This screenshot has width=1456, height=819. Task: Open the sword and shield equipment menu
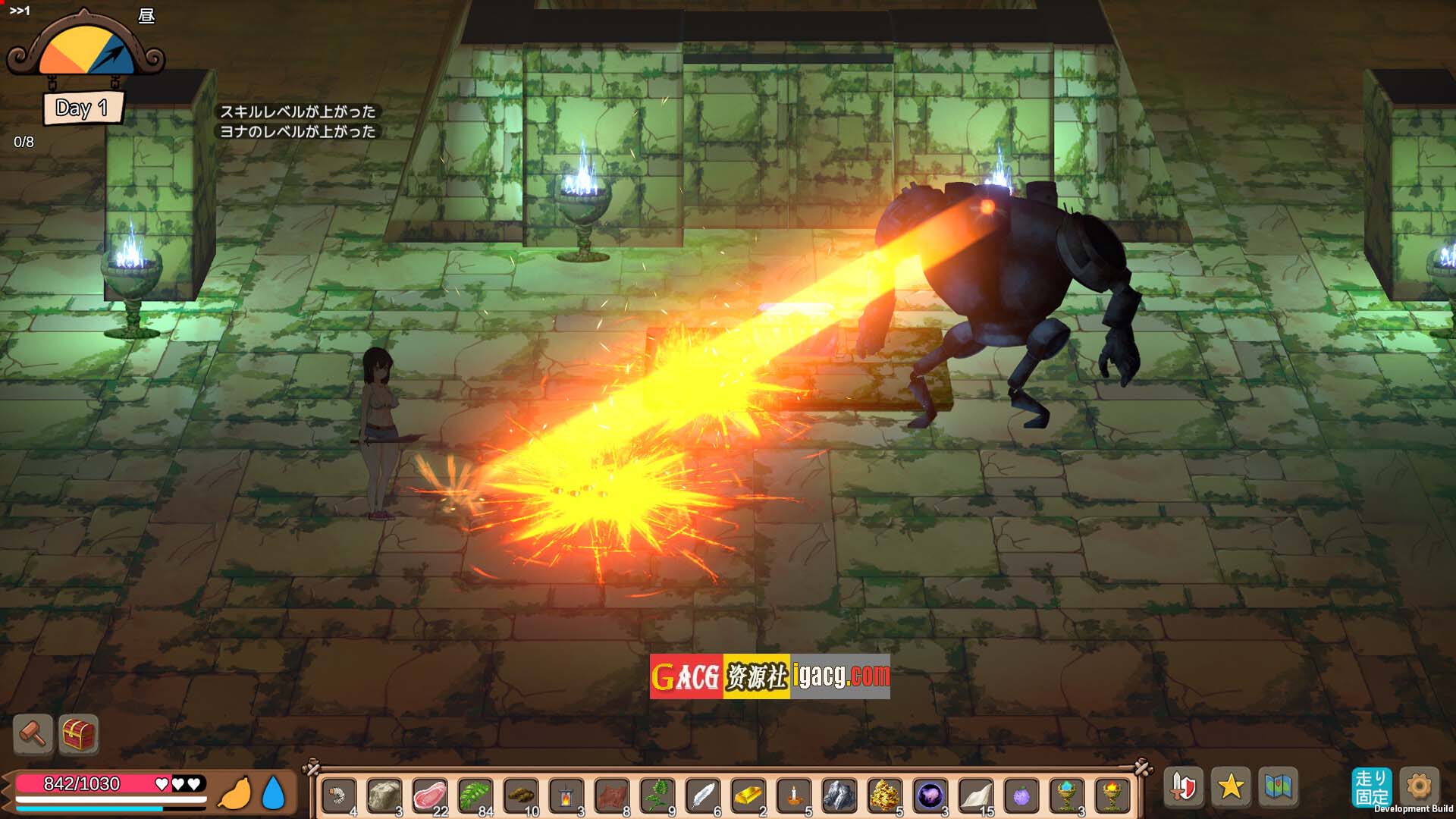1183,786
